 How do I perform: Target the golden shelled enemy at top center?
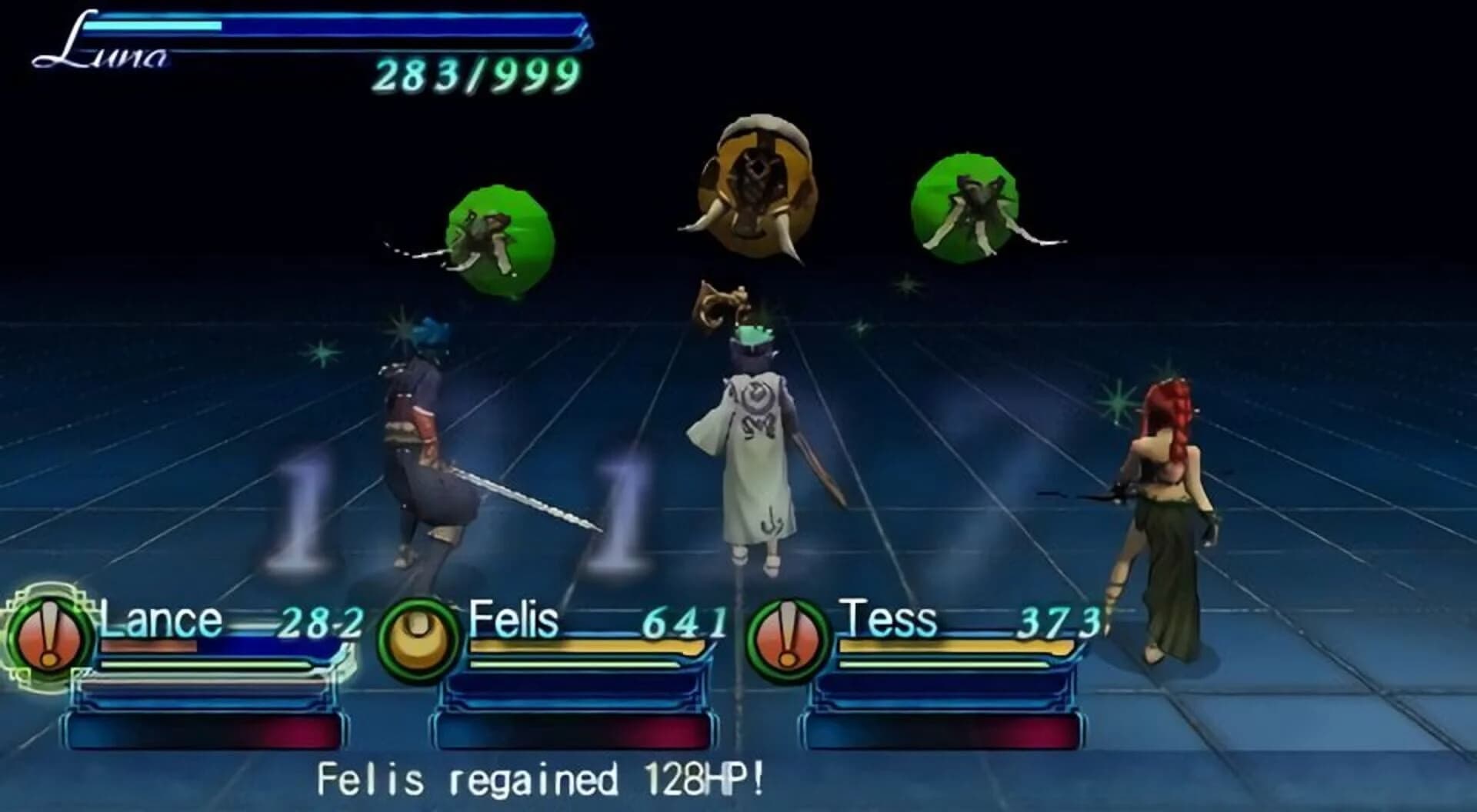pos(758,185)
